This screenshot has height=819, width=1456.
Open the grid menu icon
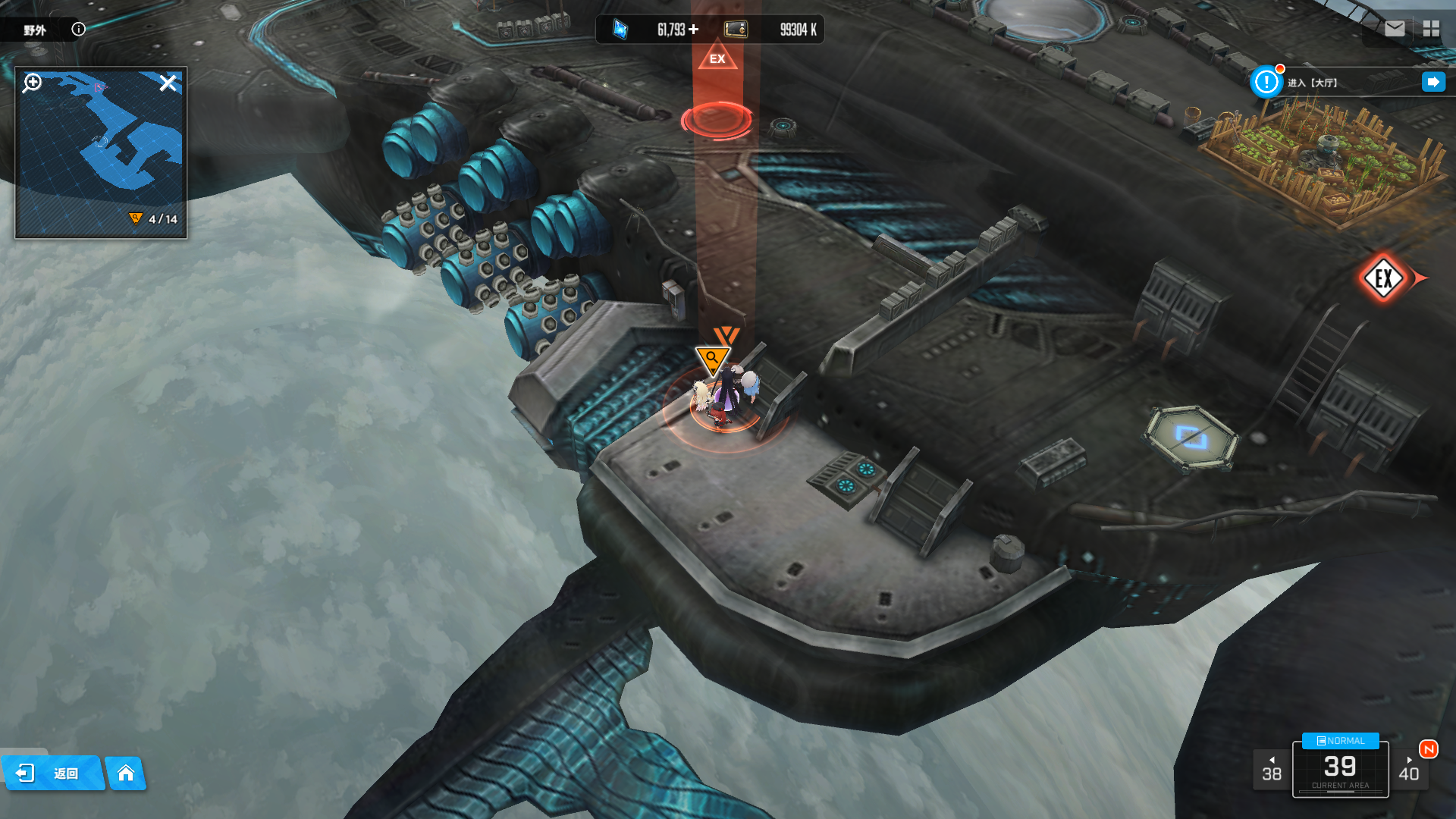click(x=1431, y=29)
